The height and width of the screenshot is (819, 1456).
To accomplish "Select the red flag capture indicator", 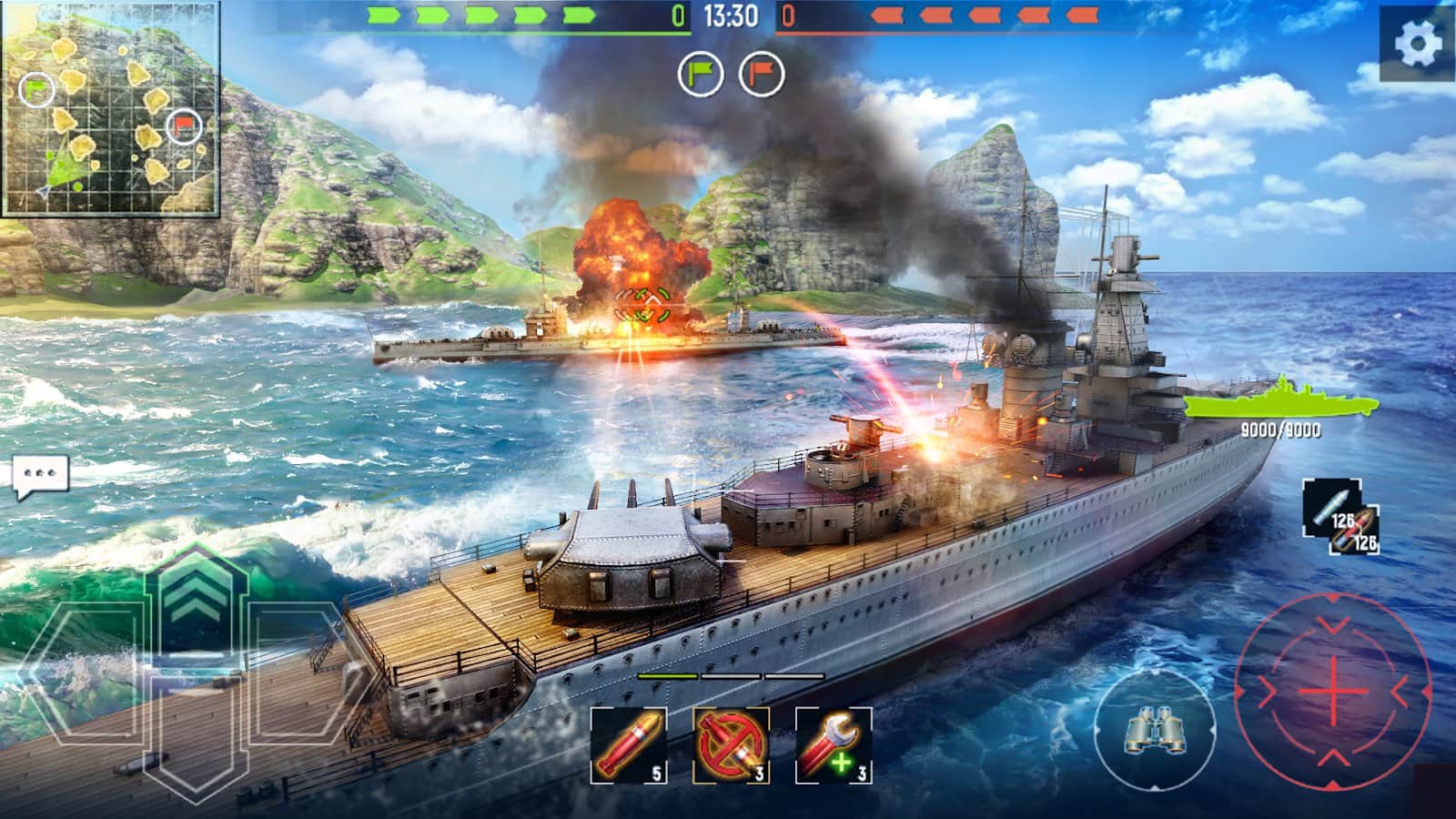I will point(762,74).
